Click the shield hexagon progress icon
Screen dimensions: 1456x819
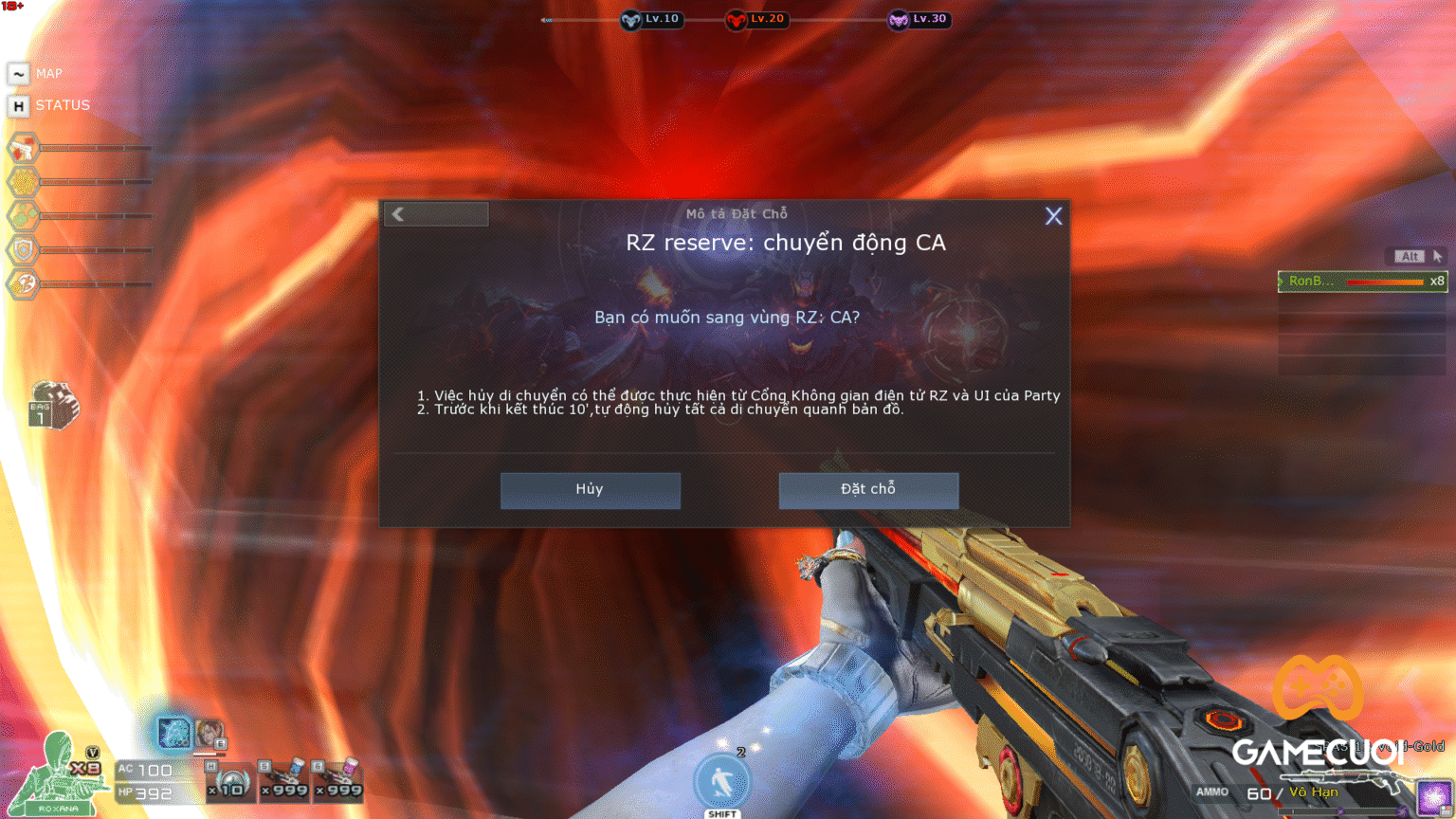tap(23, 248)
